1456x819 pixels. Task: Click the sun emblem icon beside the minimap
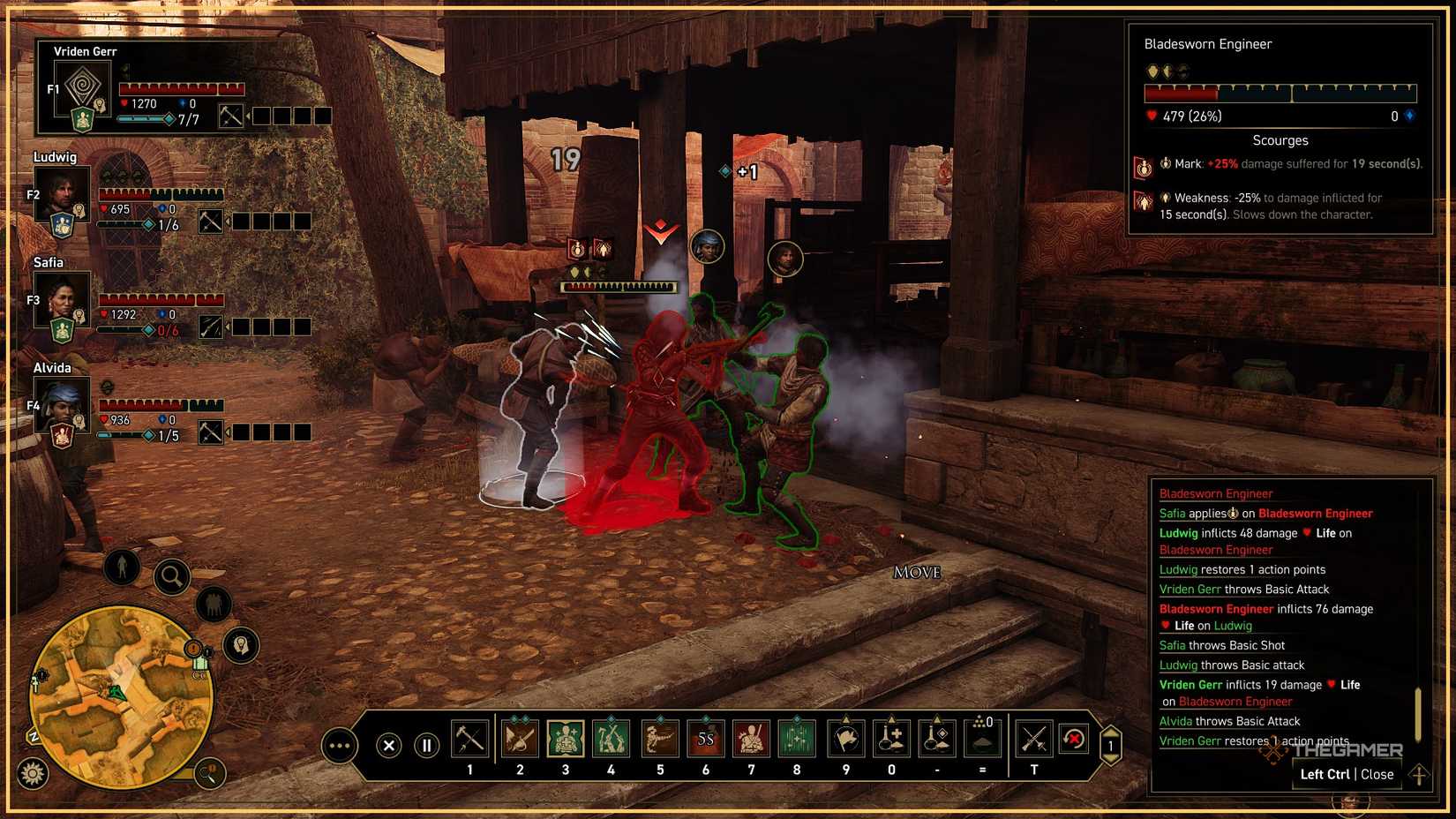tap(32, 772)
